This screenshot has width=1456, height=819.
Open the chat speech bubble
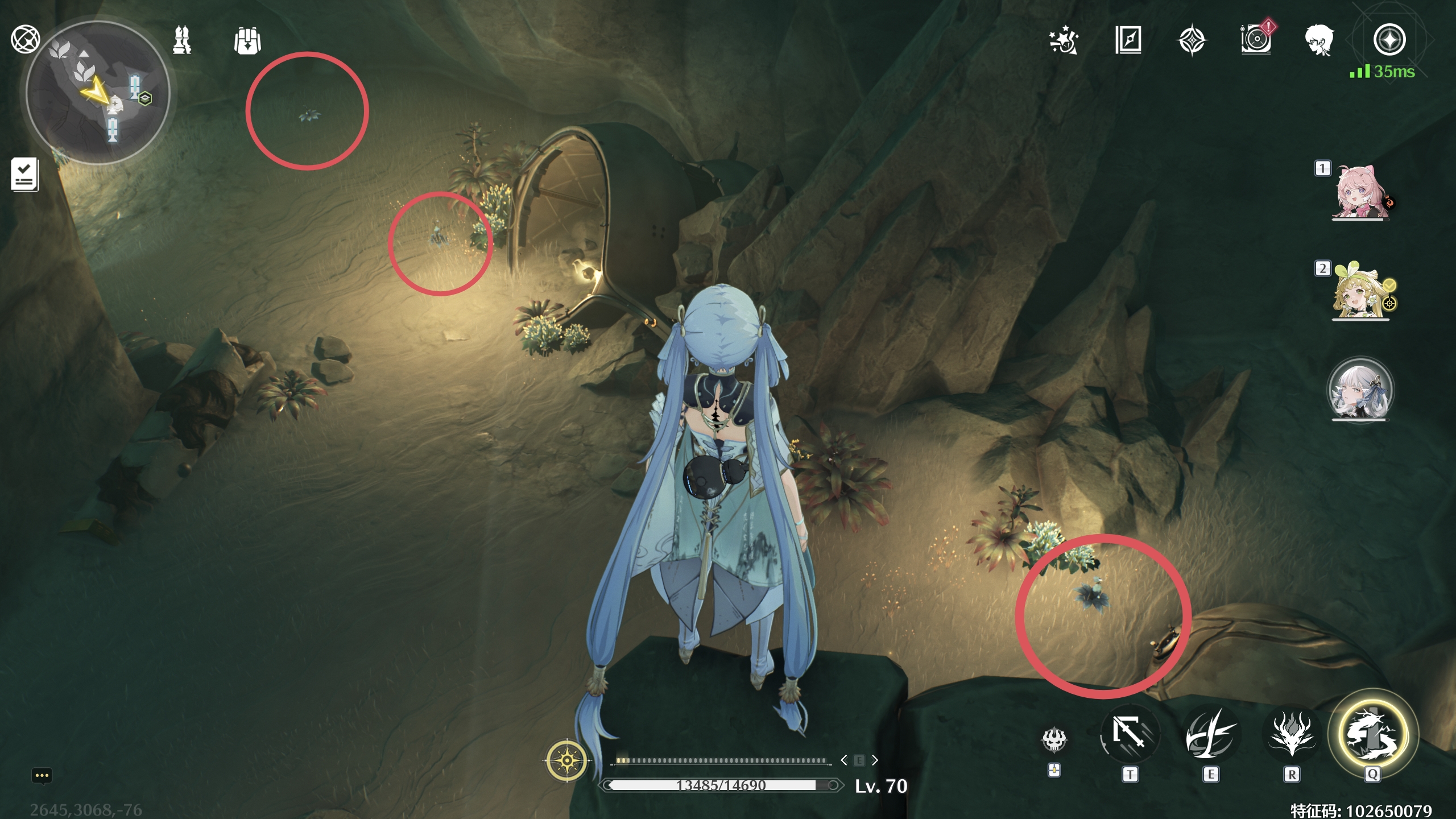click(x=42, y=776)
